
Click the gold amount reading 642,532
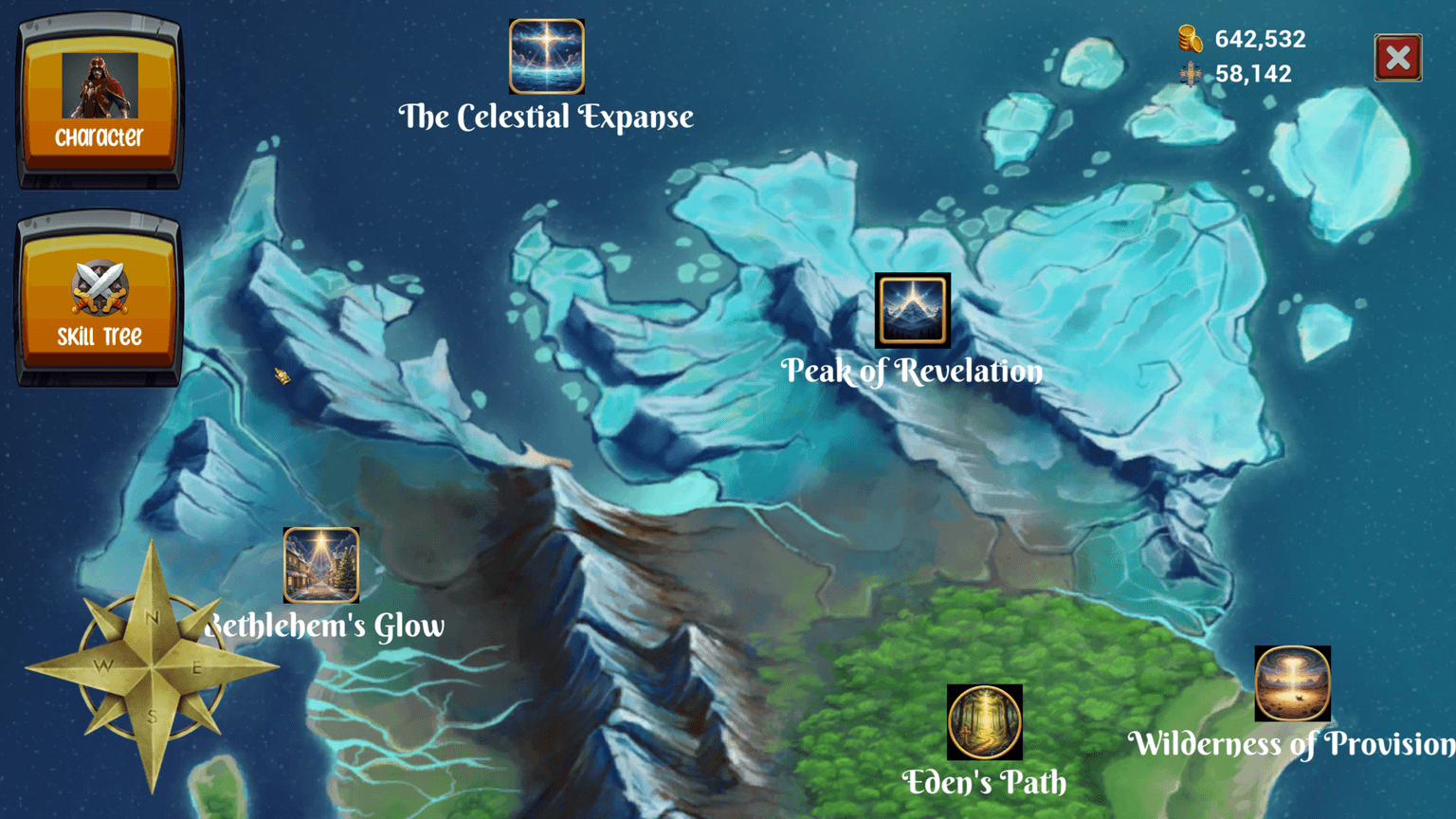(x=1260, y=39)
